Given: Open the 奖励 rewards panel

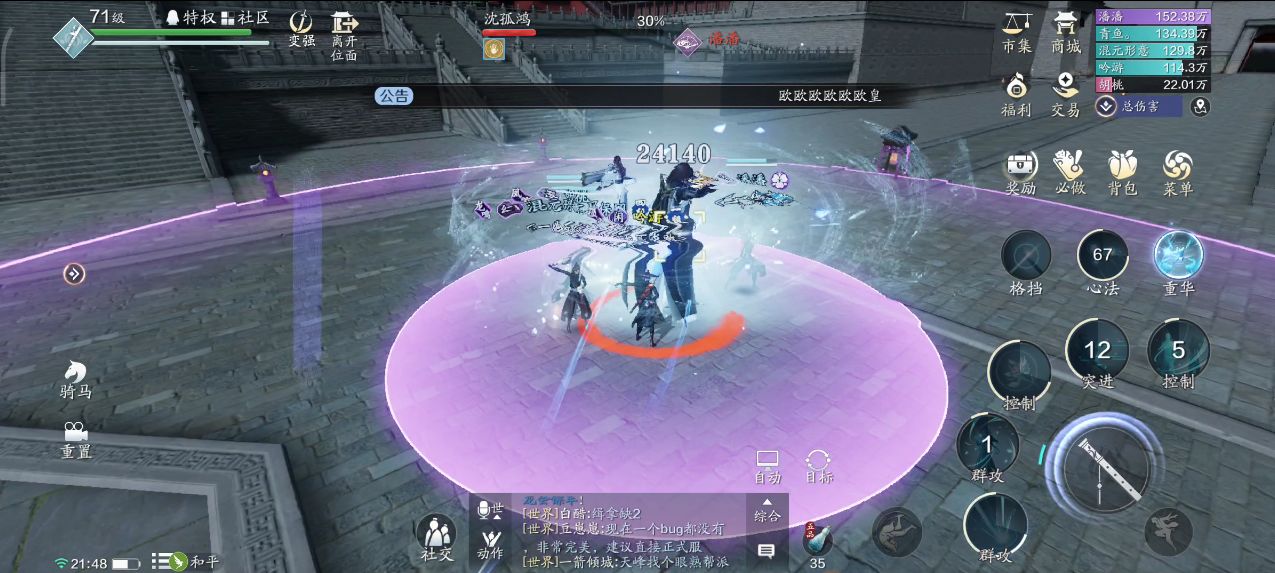Looking at the screenshot, I should click(x=1020, y=172).
